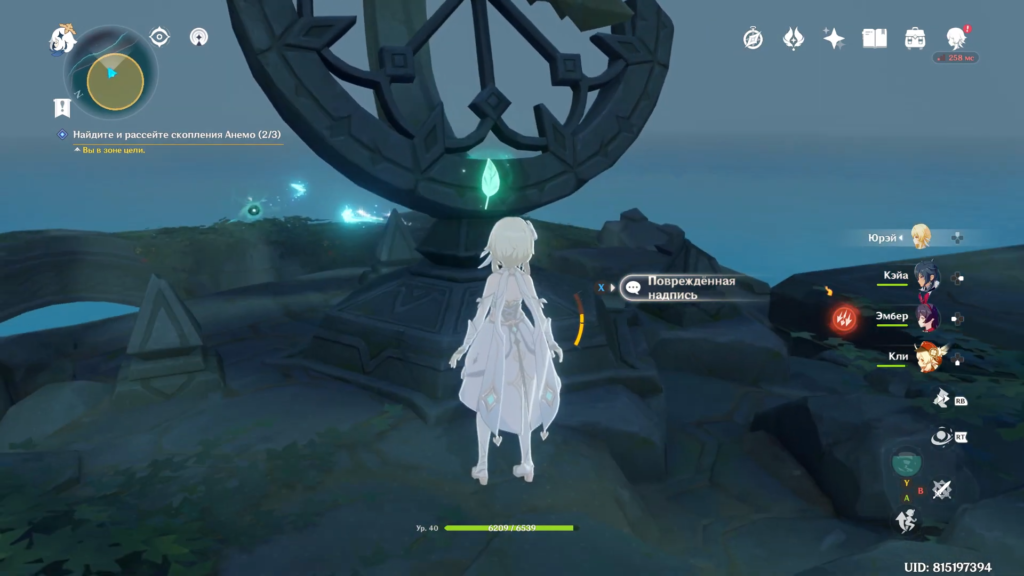
Task: Open the Paimon main menu
Action: [x=64, y=40]
